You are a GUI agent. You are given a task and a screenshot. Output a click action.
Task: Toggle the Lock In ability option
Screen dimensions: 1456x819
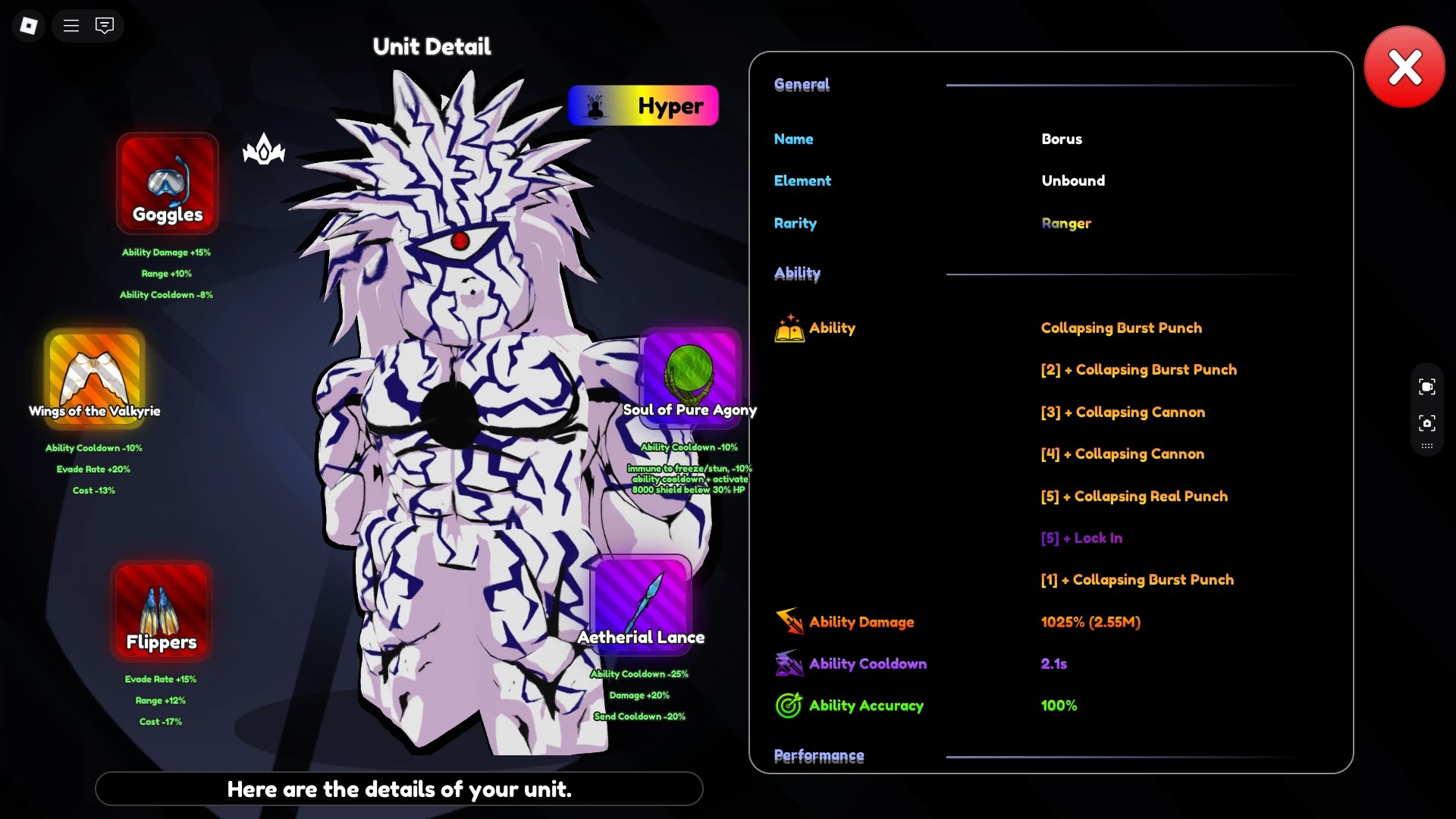(1081, 538)
